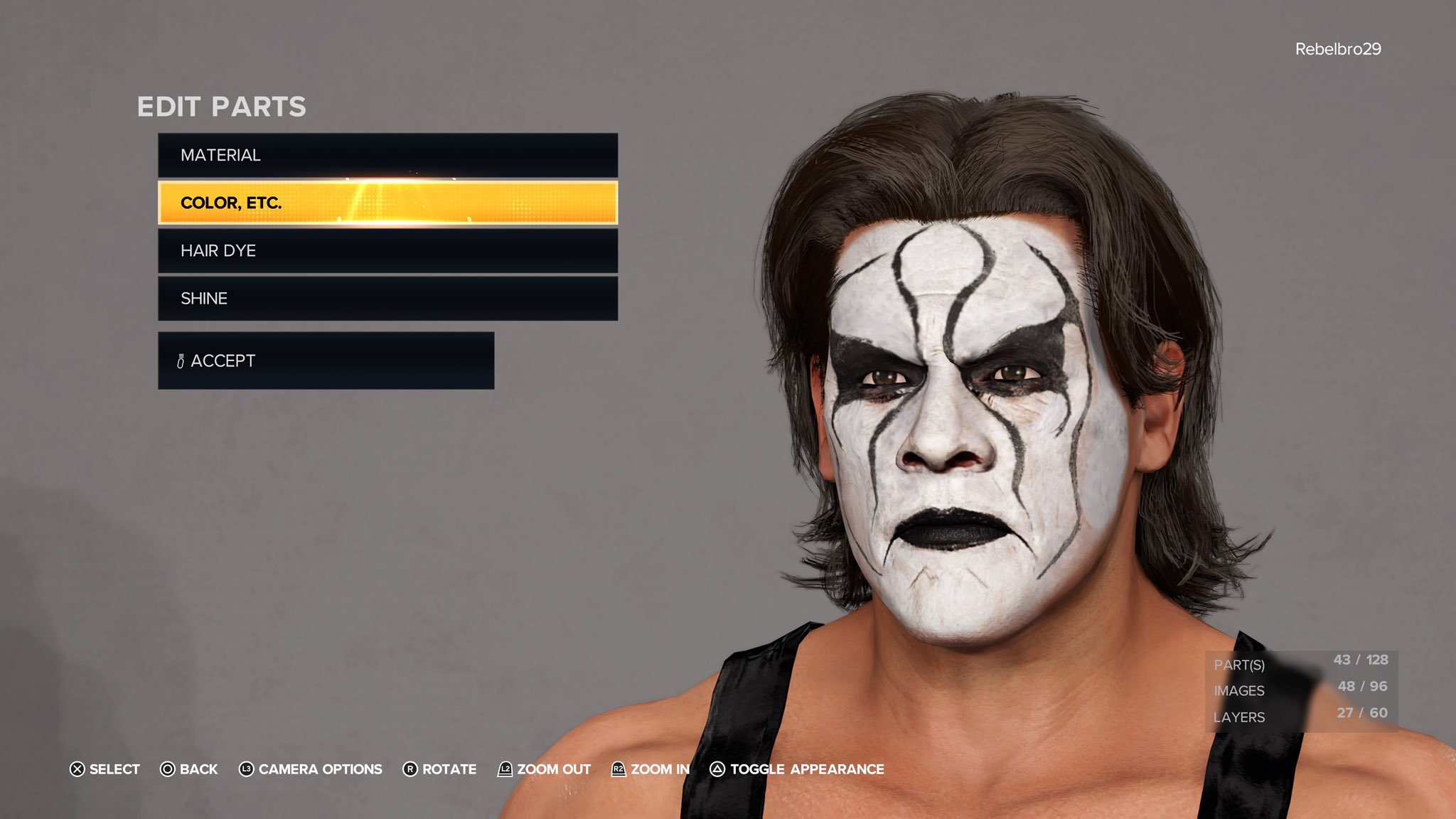Viewport: 1456px width, 819px height.
Task: Click the triangle Toggle Appearance icon
Action: 717,769
